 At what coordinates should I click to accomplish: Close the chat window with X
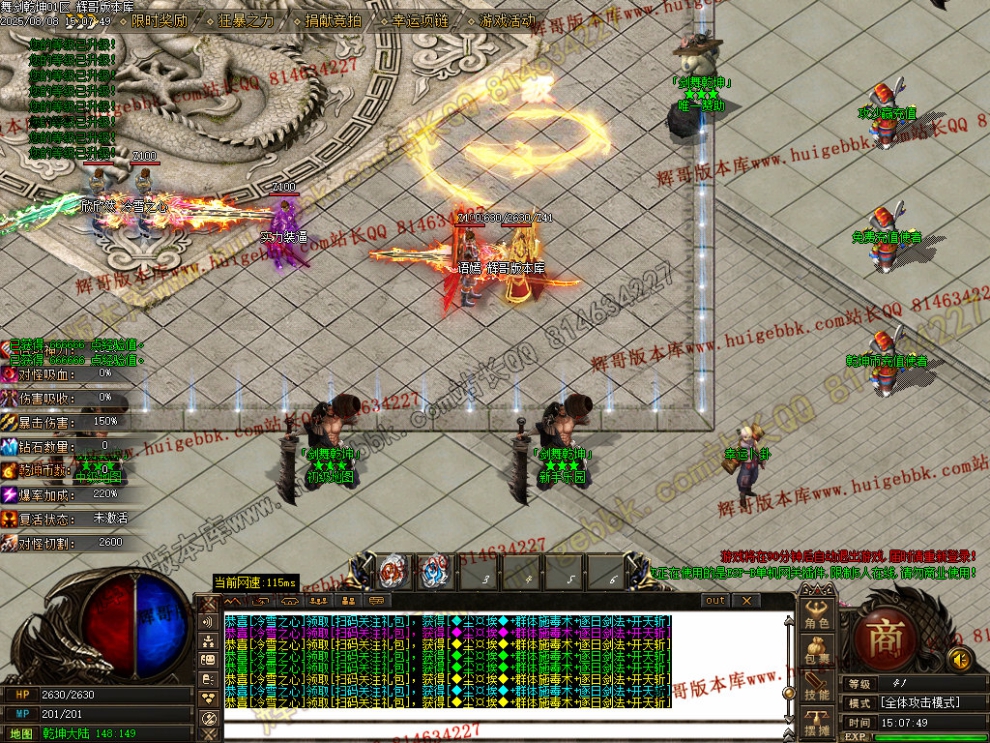[746, 601]
